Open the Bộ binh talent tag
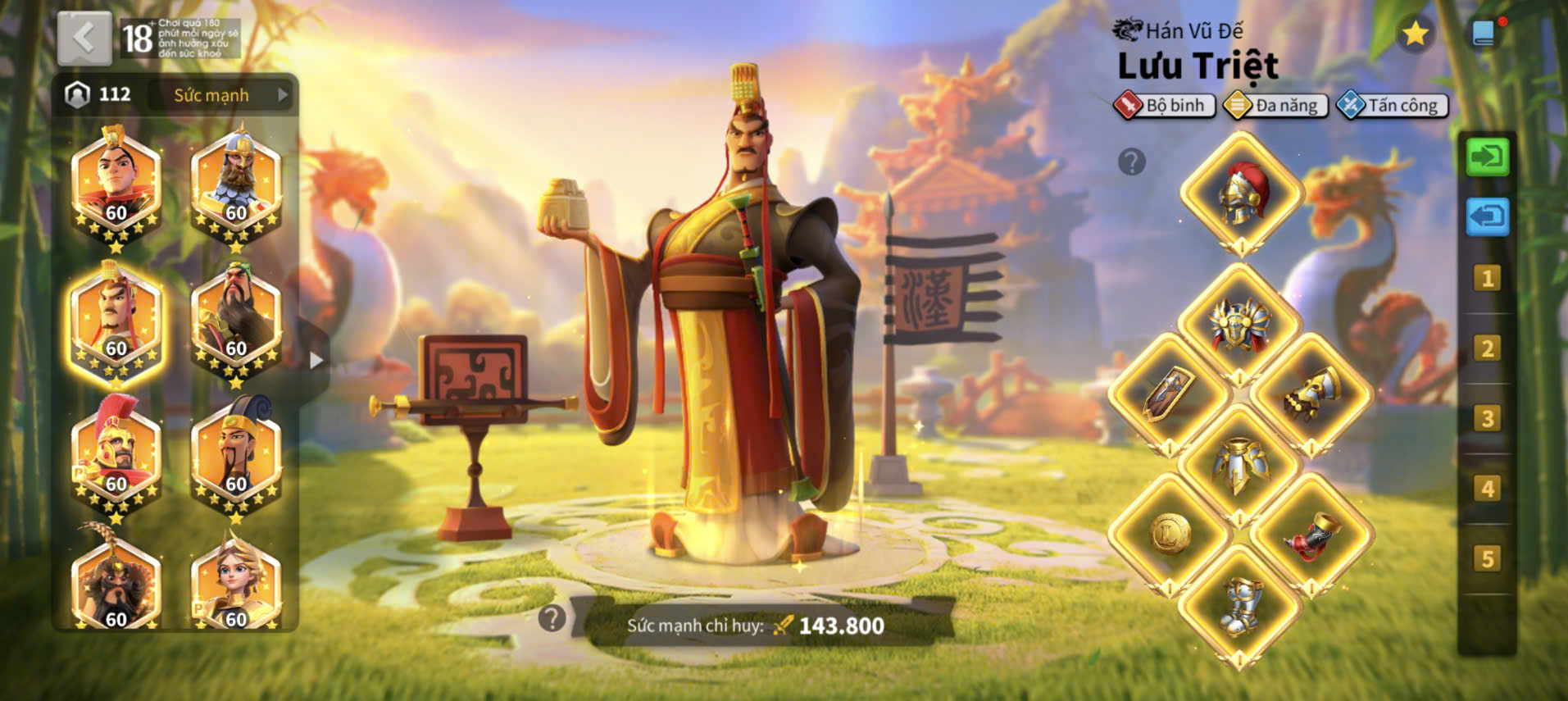Viewport: 1568px width, 701px height. click(x=1165, y=106)
